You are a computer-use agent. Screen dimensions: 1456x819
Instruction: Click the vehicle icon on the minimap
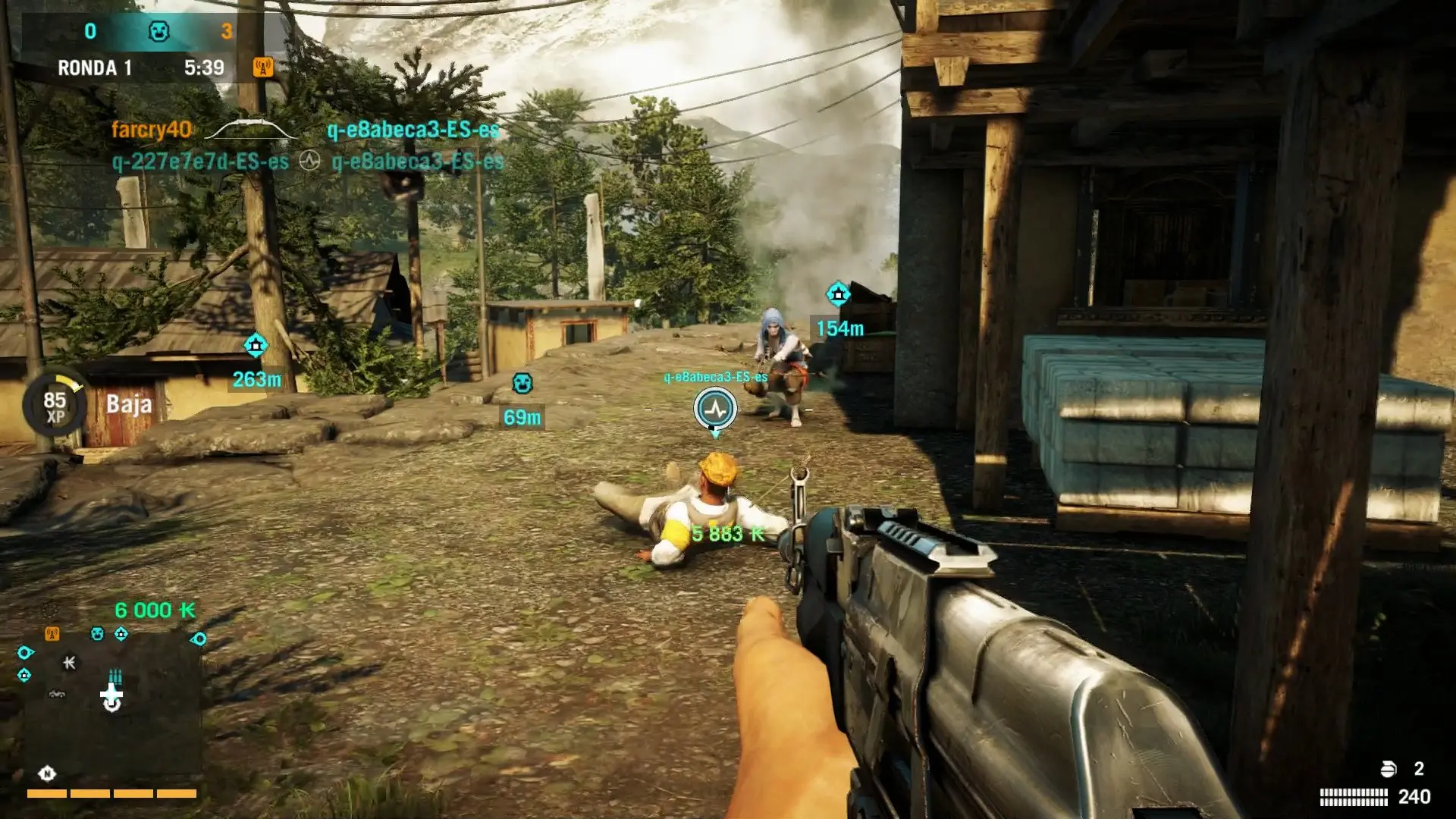[56, 694]
